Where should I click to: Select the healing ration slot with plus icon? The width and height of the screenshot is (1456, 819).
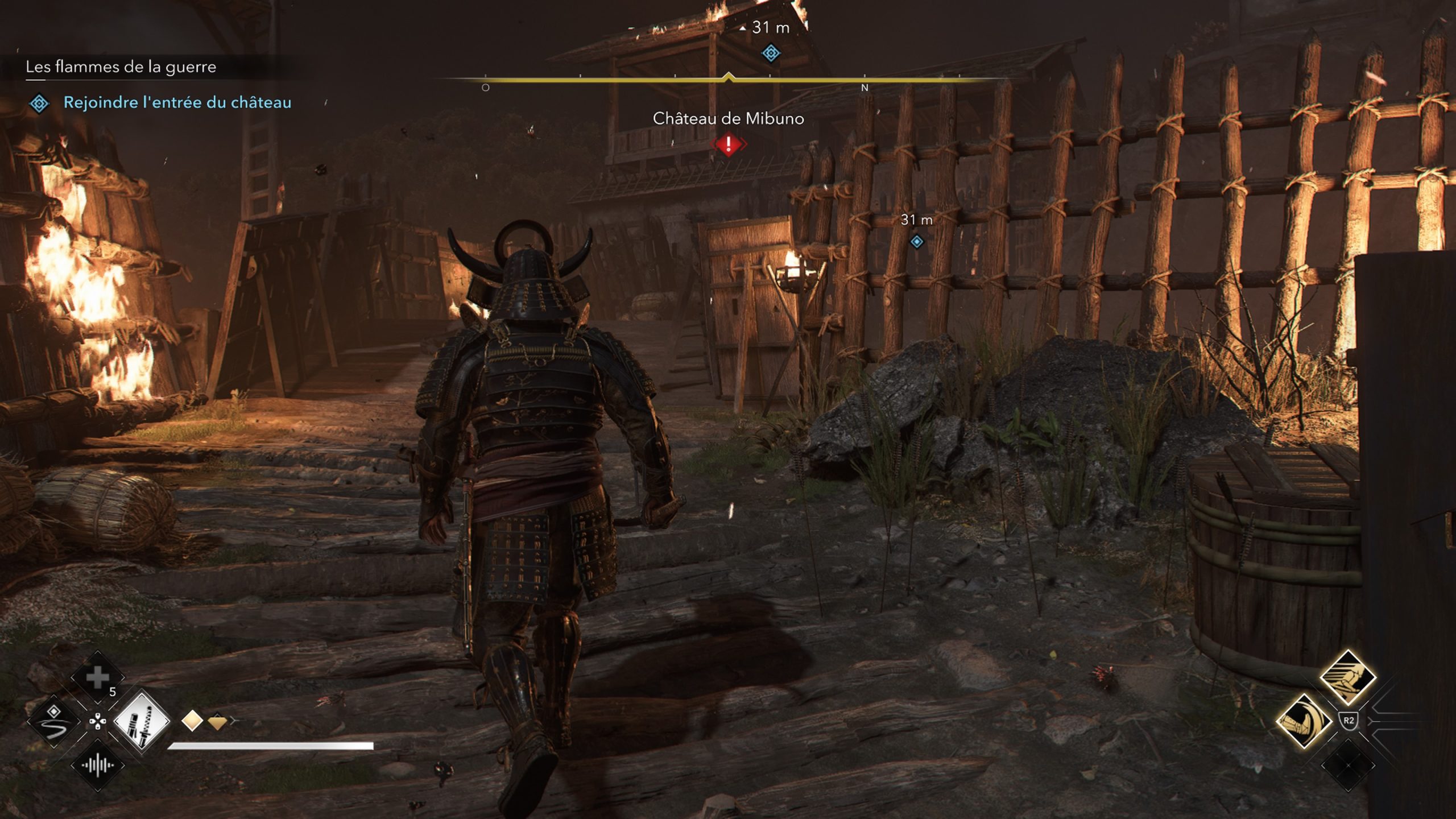click(x=97, y=677)
